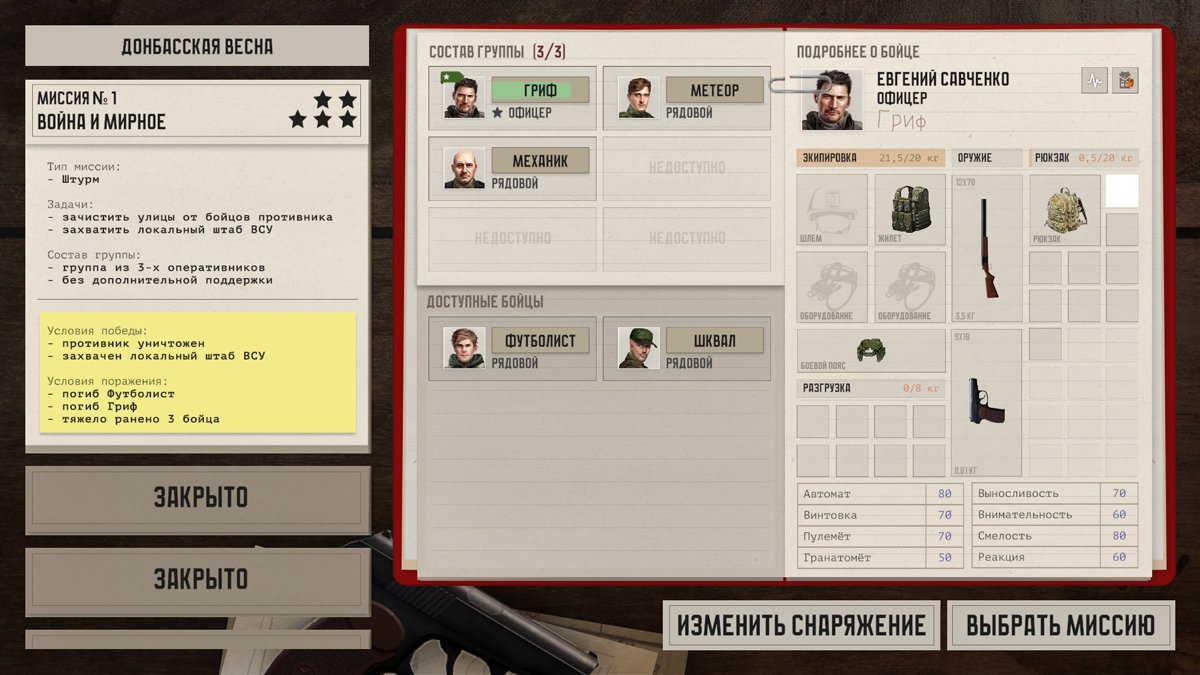
Task: Select the vest (Жилет) equipment slot
Action: coord(910,210)
